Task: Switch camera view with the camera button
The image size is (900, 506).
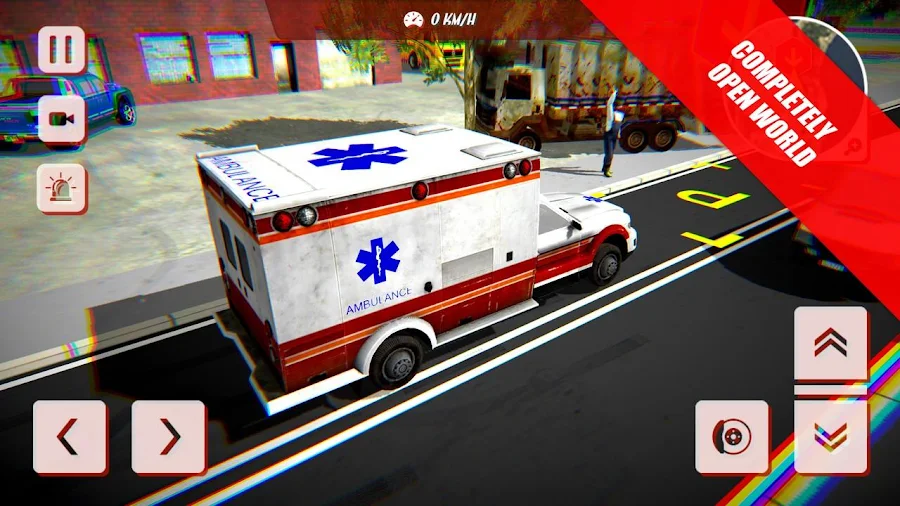Action: tap(61, 119)
